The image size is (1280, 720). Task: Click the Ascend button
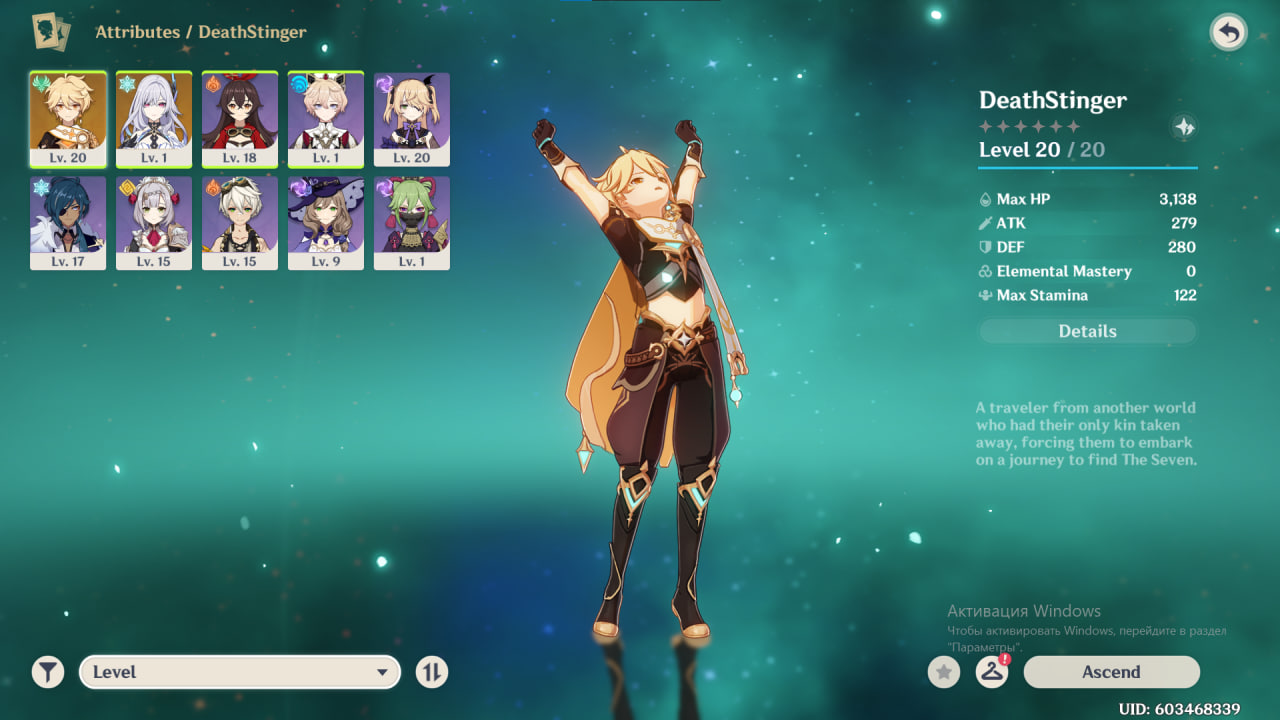click(1111, 672)
